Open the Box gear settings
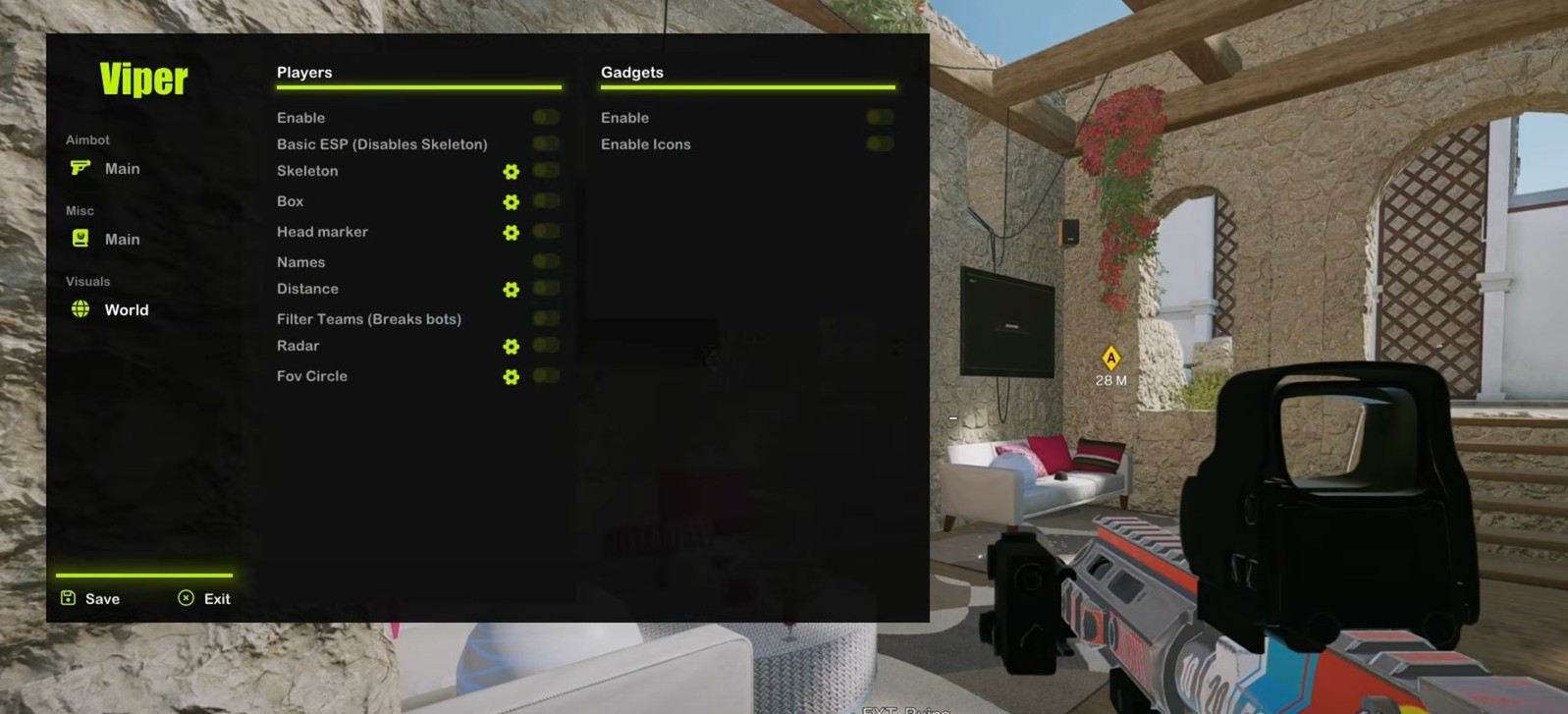The height and width of the screenshot is (714, 1568). click(x=512, y=202)
